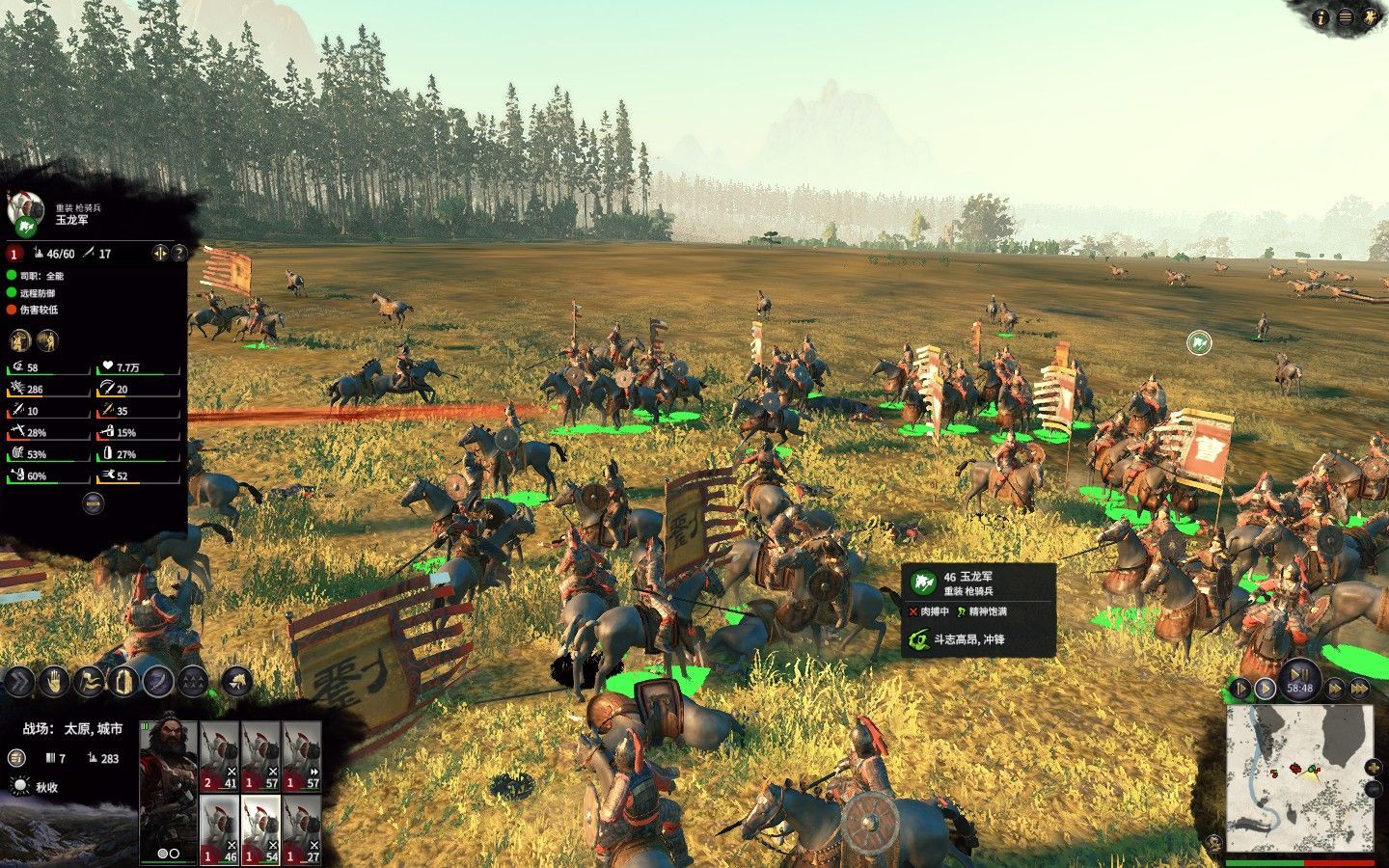1389x868 pixels.
Task: Open the unit help question-mark button
Action: (178, 253)
